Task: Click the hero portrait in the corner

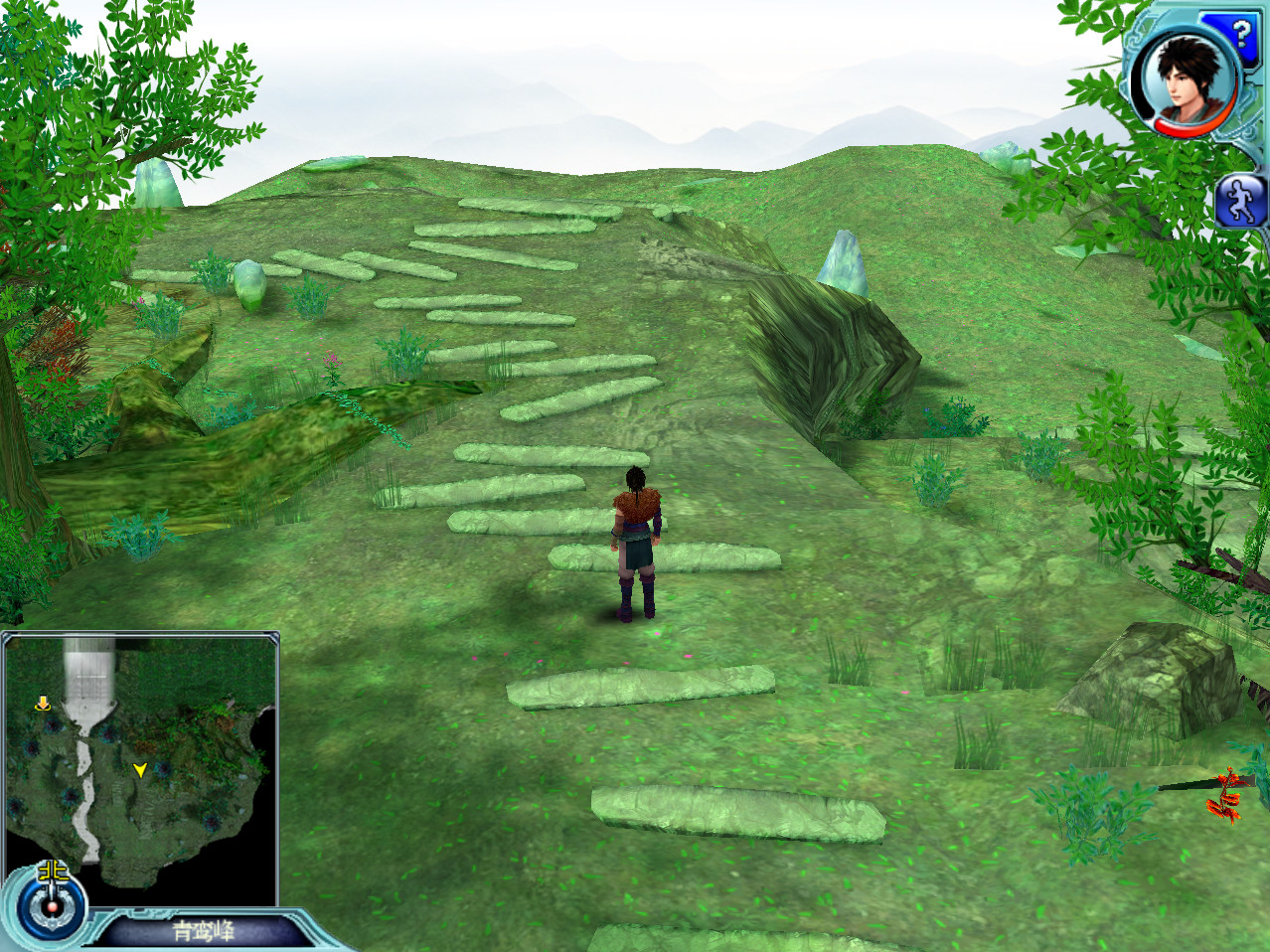Action: [x=1182, y=81]
